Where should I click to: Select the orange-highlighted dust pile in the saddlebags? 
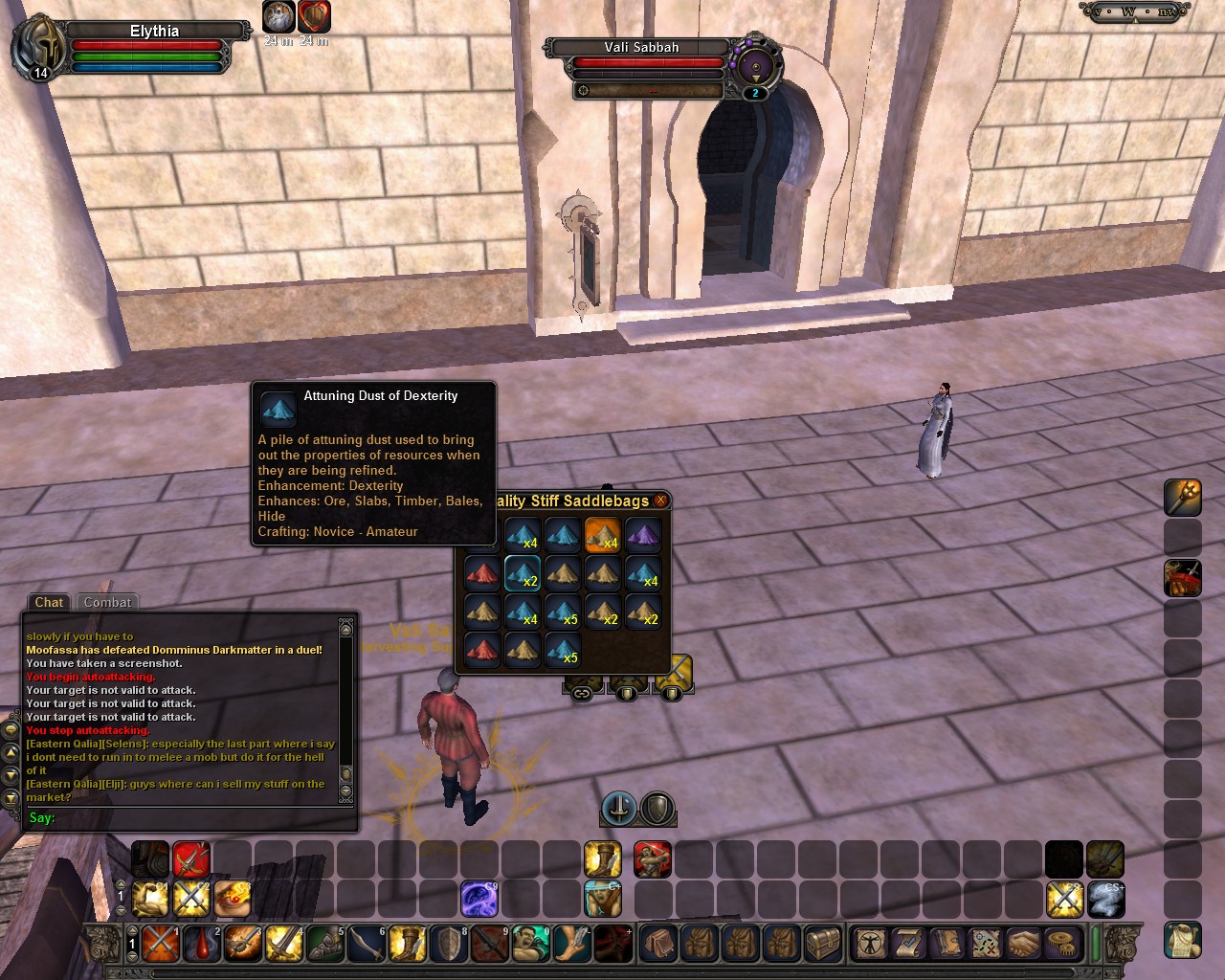tap(603, 536)
